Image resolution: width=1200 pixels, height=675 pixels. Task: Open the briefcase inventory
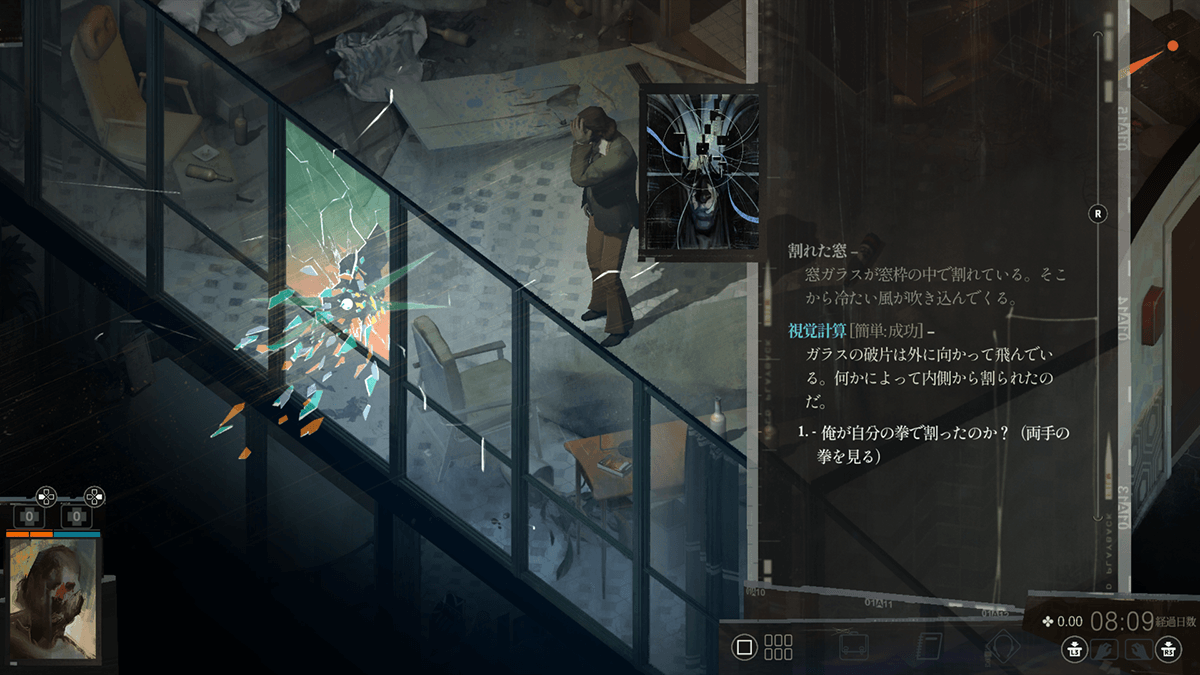pos(854,646)
